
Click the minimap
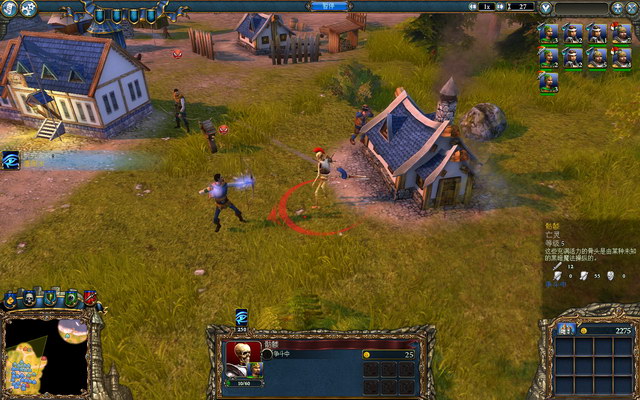tap(45, 356)
